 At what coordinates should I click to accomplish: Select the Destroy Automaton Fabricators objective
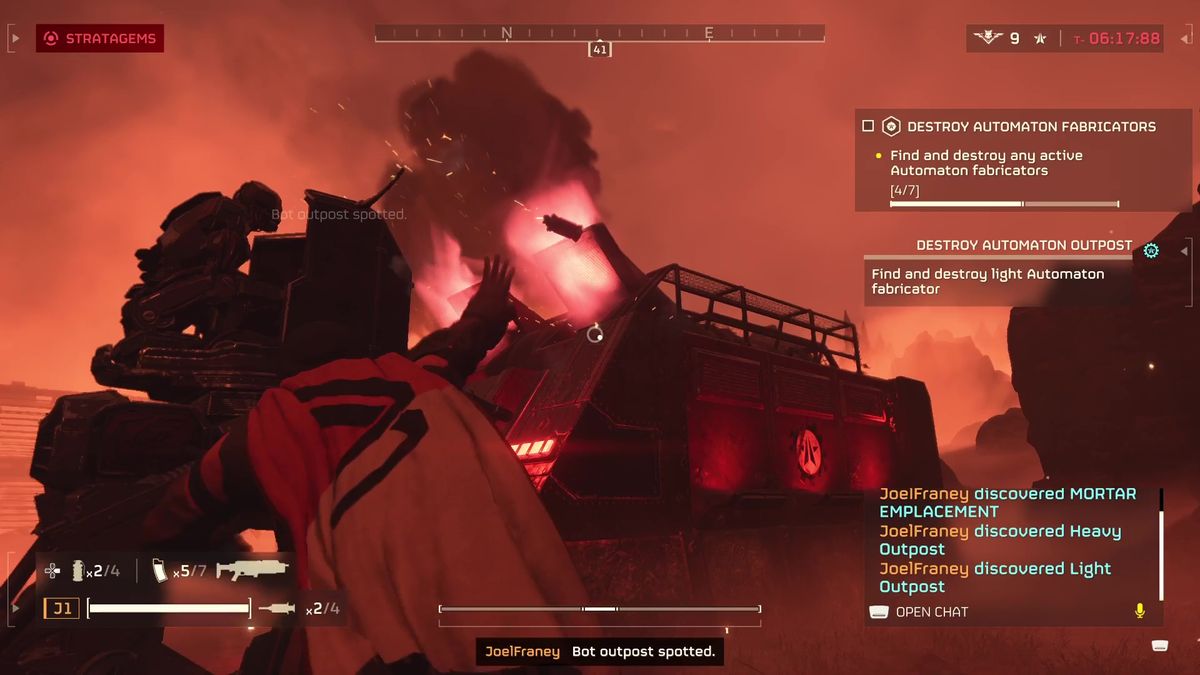click(1030, 127)
